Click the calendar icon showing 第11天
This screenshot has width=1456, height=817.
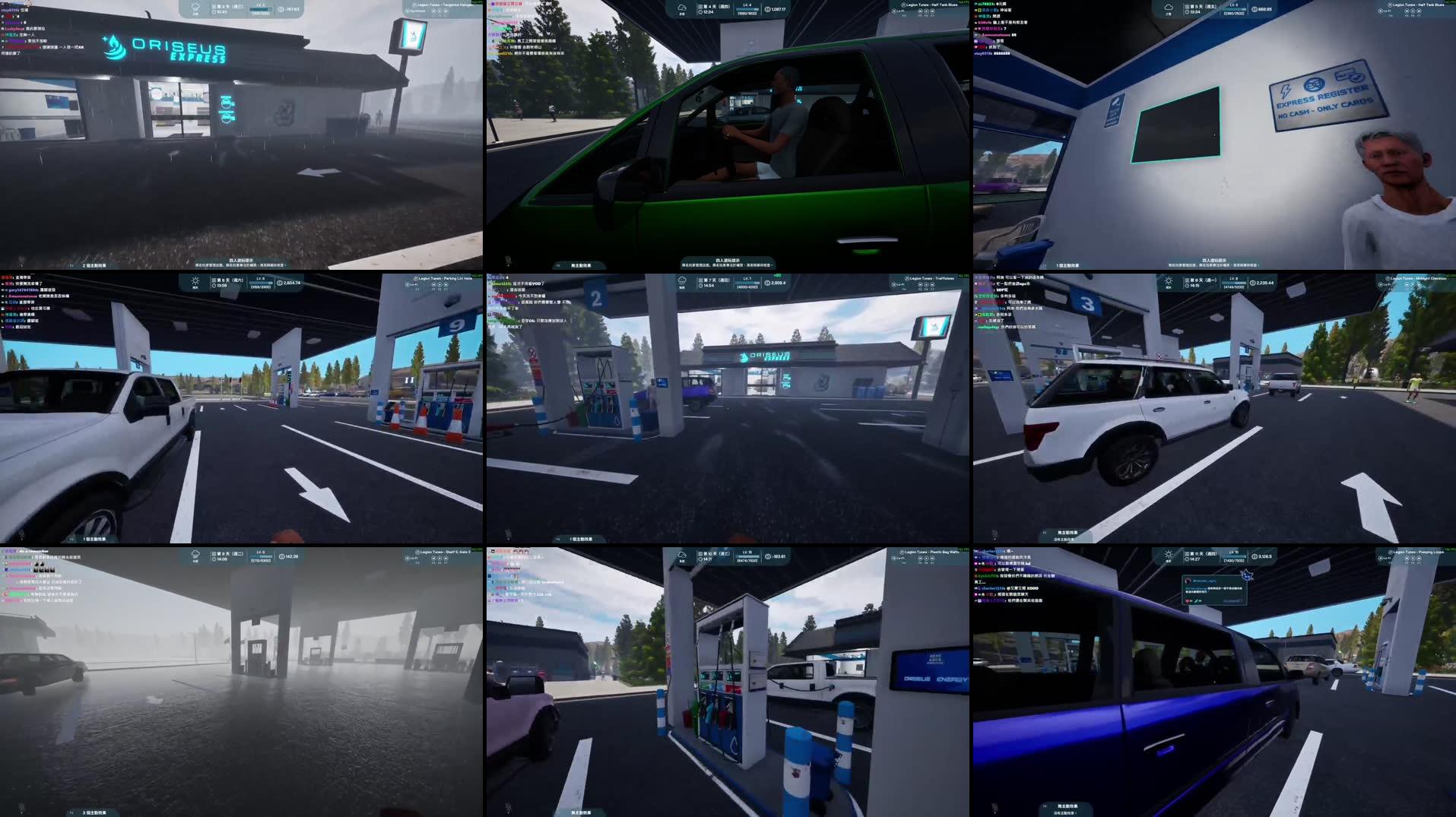[x=1187, y=553]
